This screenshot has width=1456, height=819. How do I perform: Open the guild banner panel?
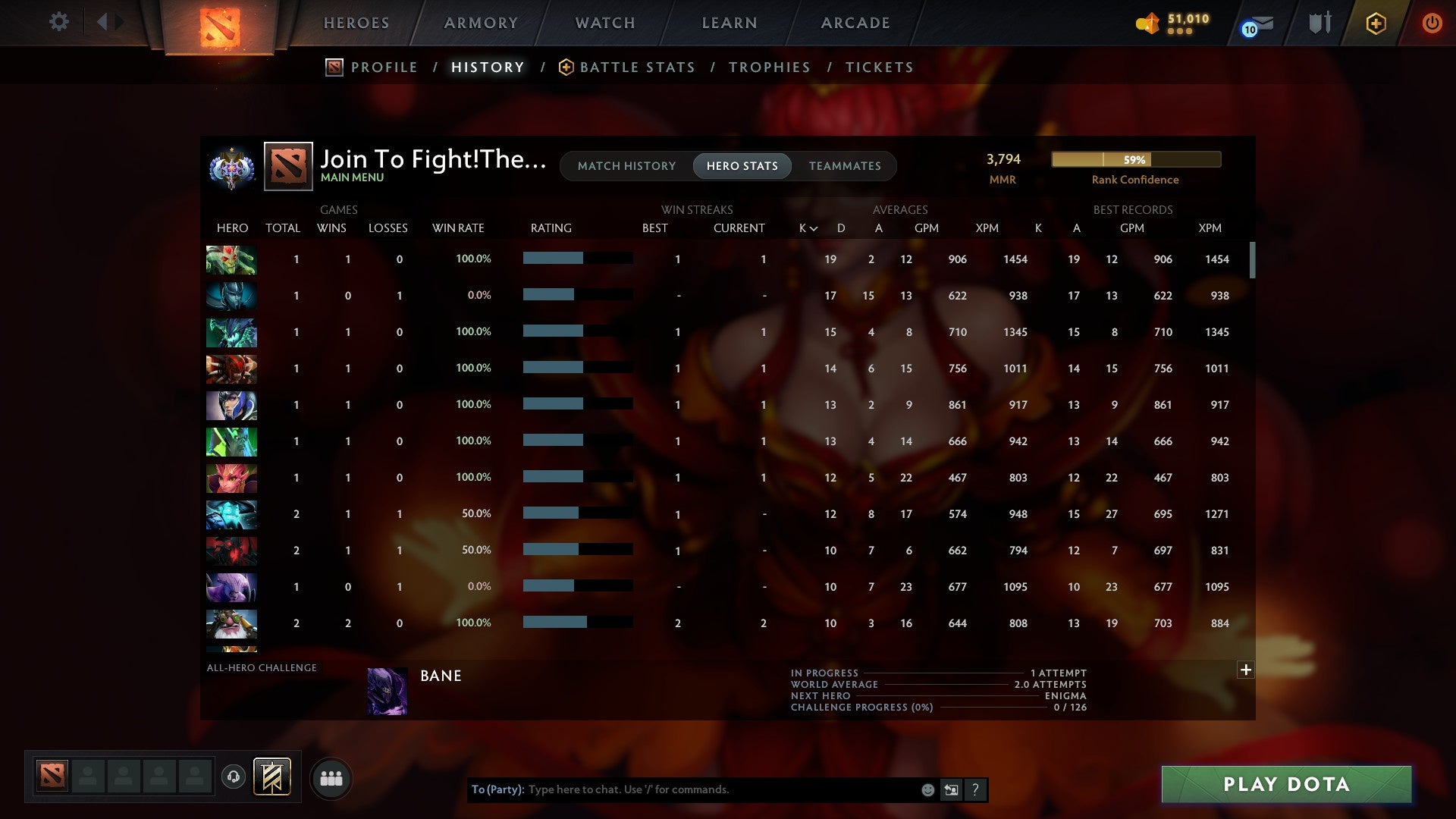click(x=273, y=777)
